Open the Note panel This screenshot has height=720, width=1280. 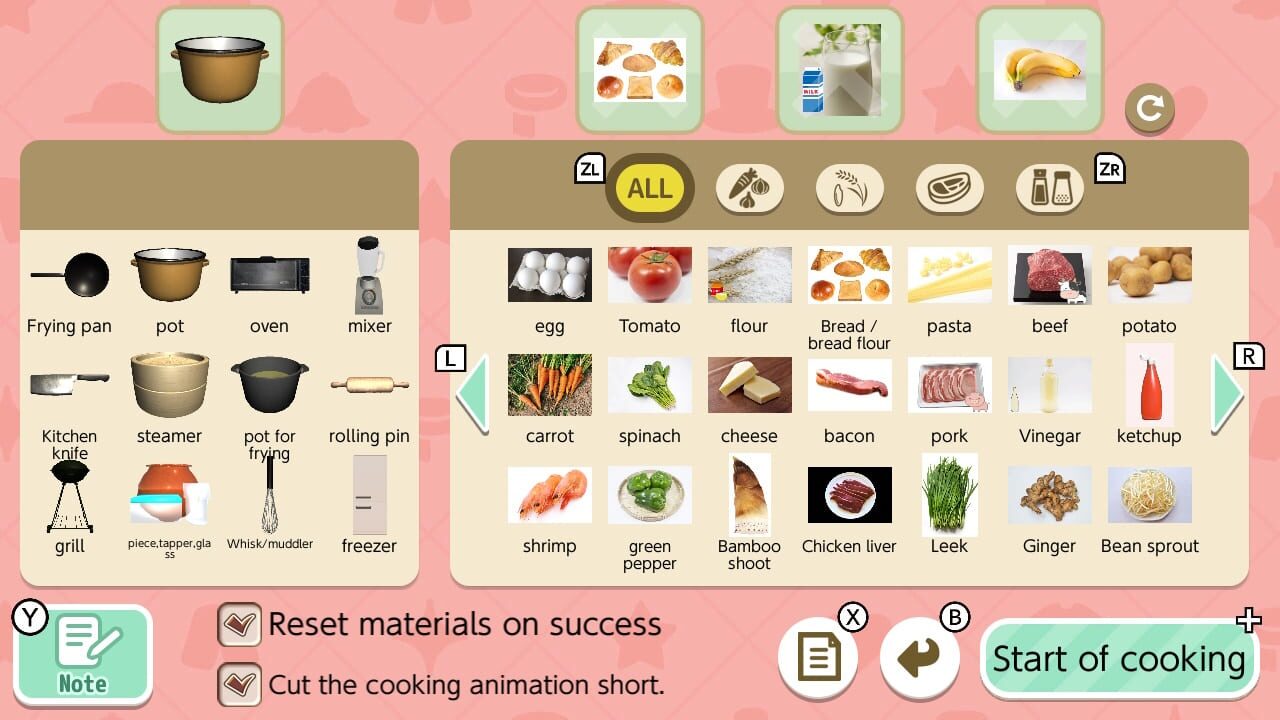[83, 655]
